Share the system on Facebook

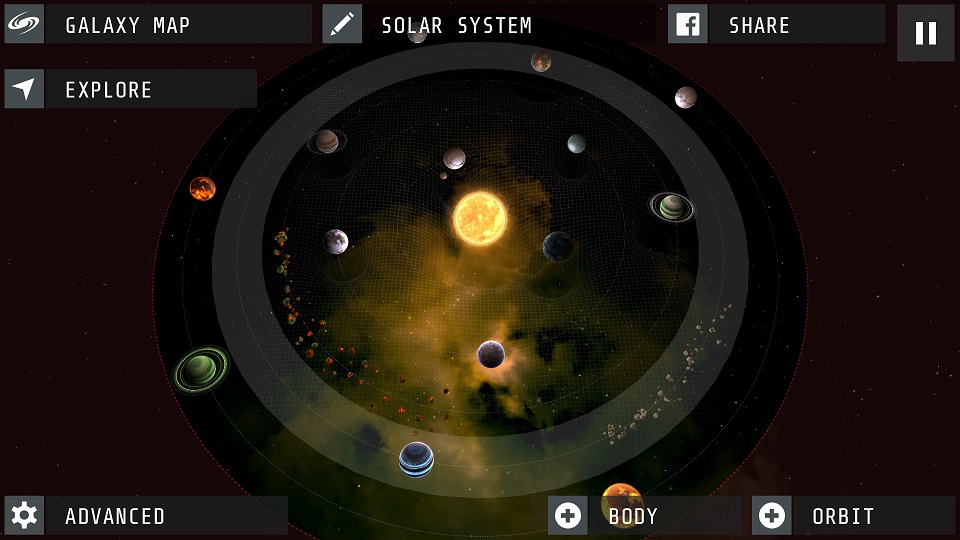776,25
